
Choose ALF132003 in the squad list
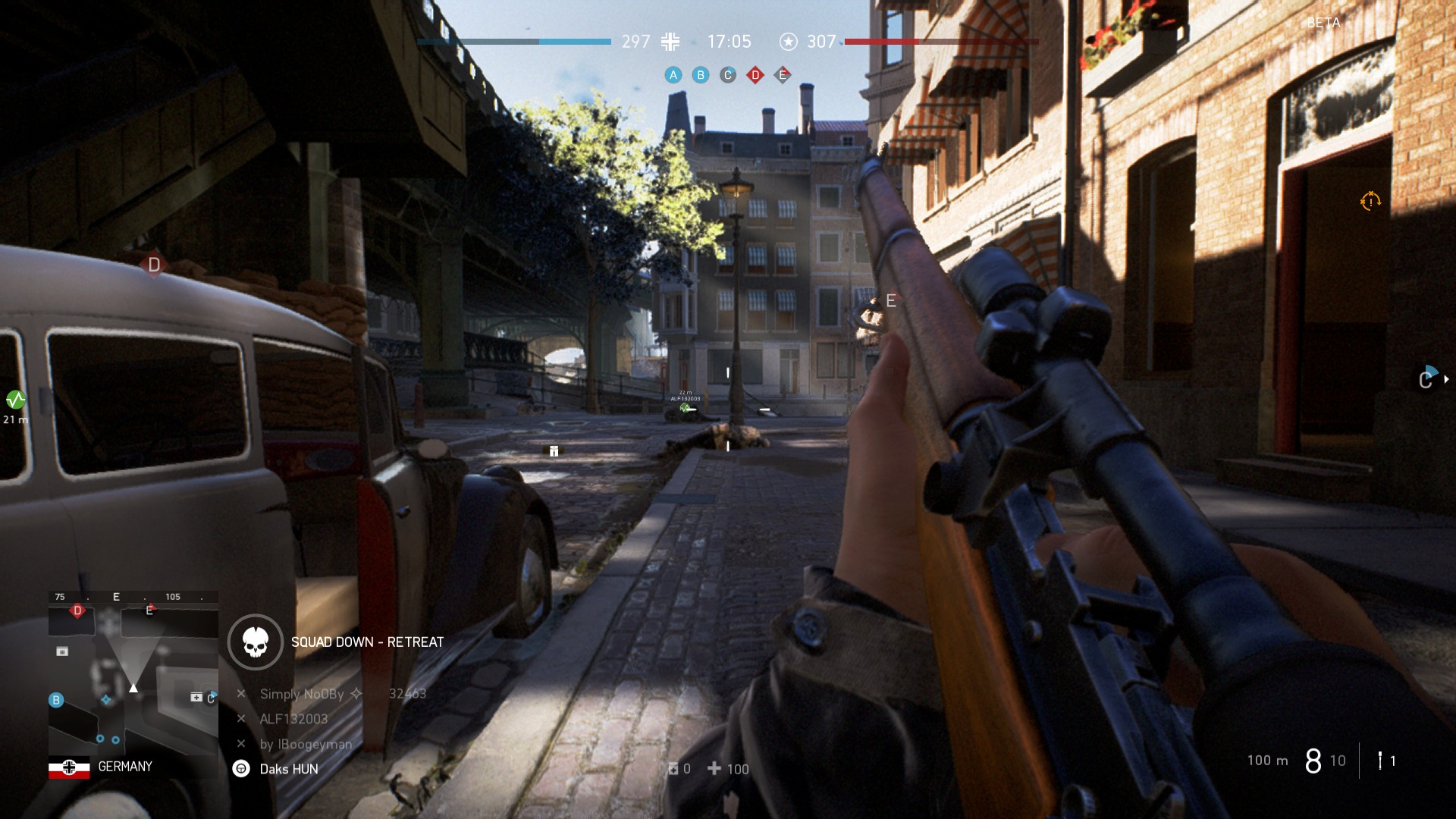(x=293, y=719)
